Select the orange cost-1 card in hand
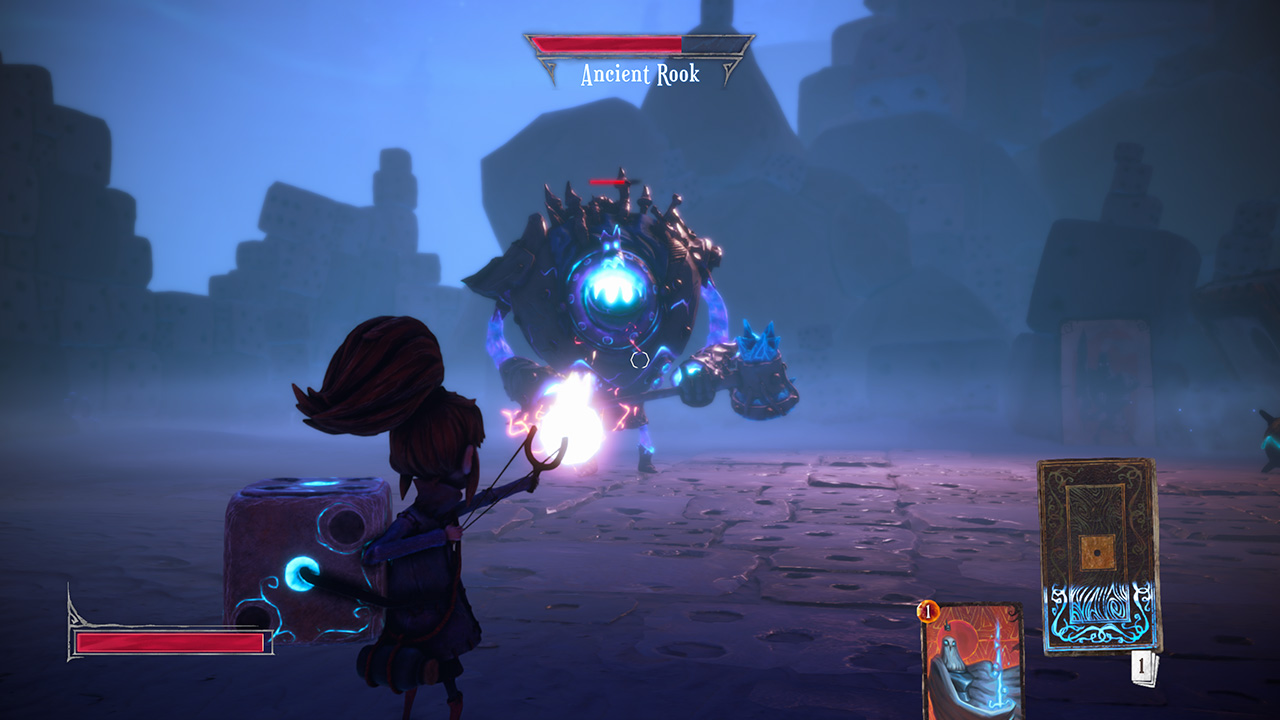The height and width of the screenshot is (720, 1280). coord(972,660)
